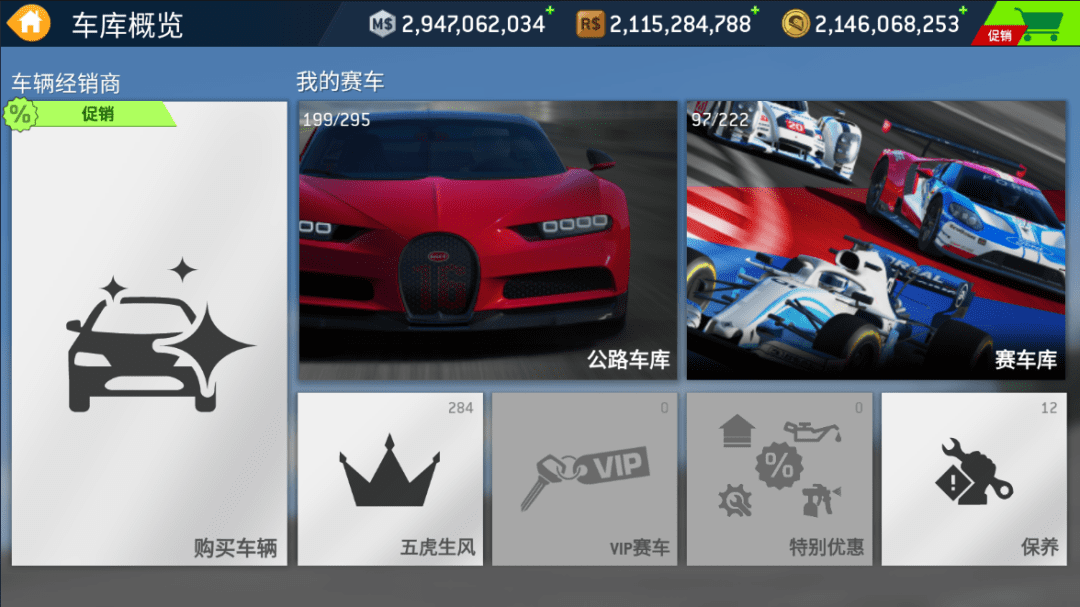Screen dimensions: 1080x607
Task: Show the 特别优惠 special offers
Action: [x=779, y=479]
